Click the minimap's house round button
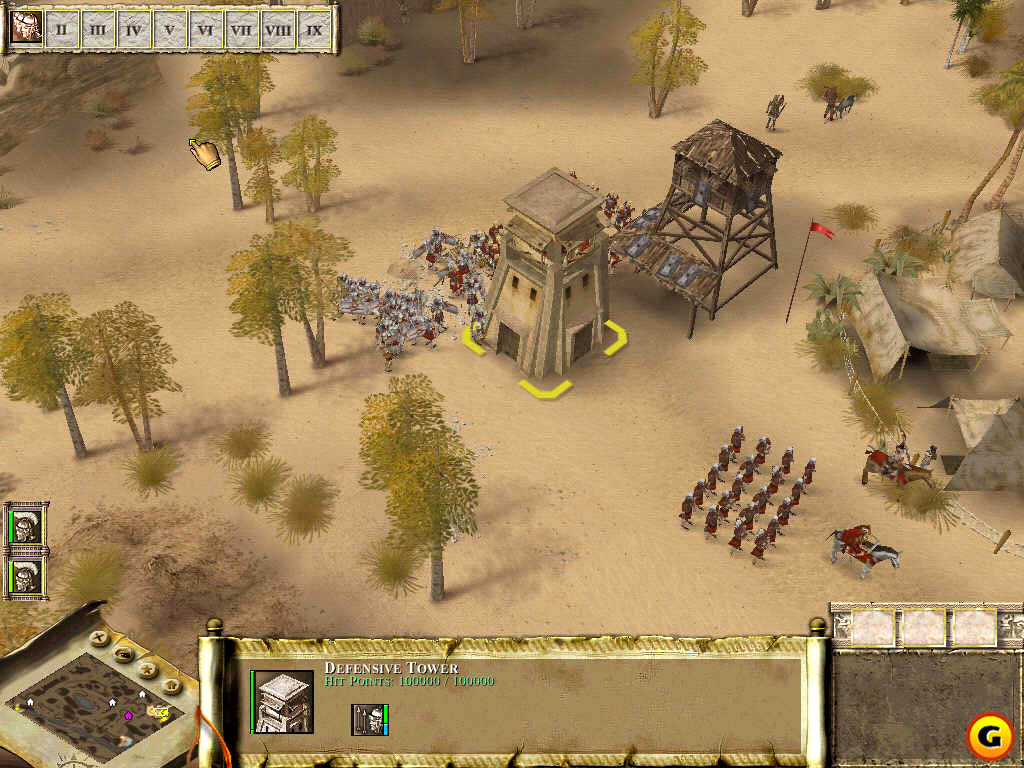 tap(171, 686)
